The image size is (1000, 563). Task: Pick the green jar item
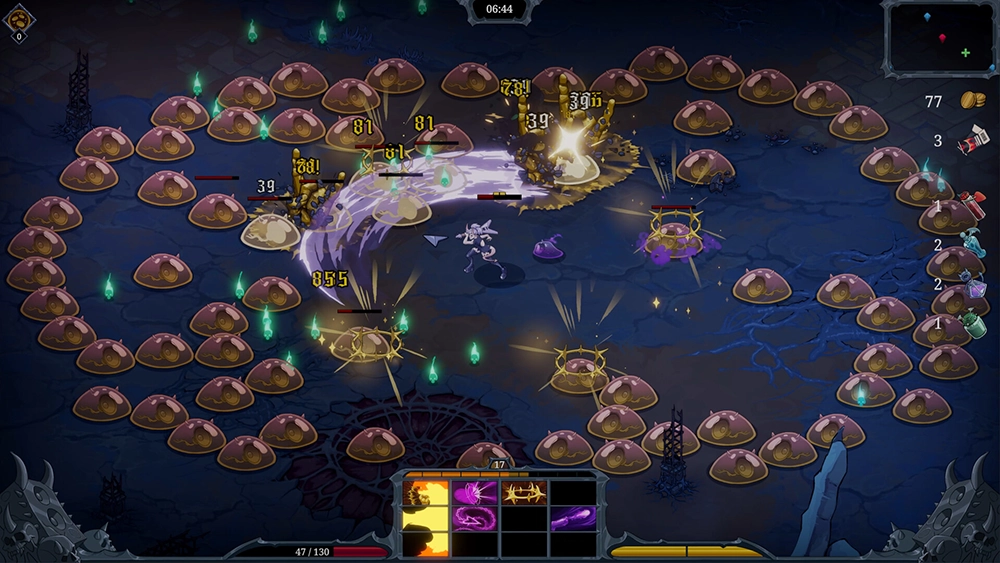coord(972,325)
